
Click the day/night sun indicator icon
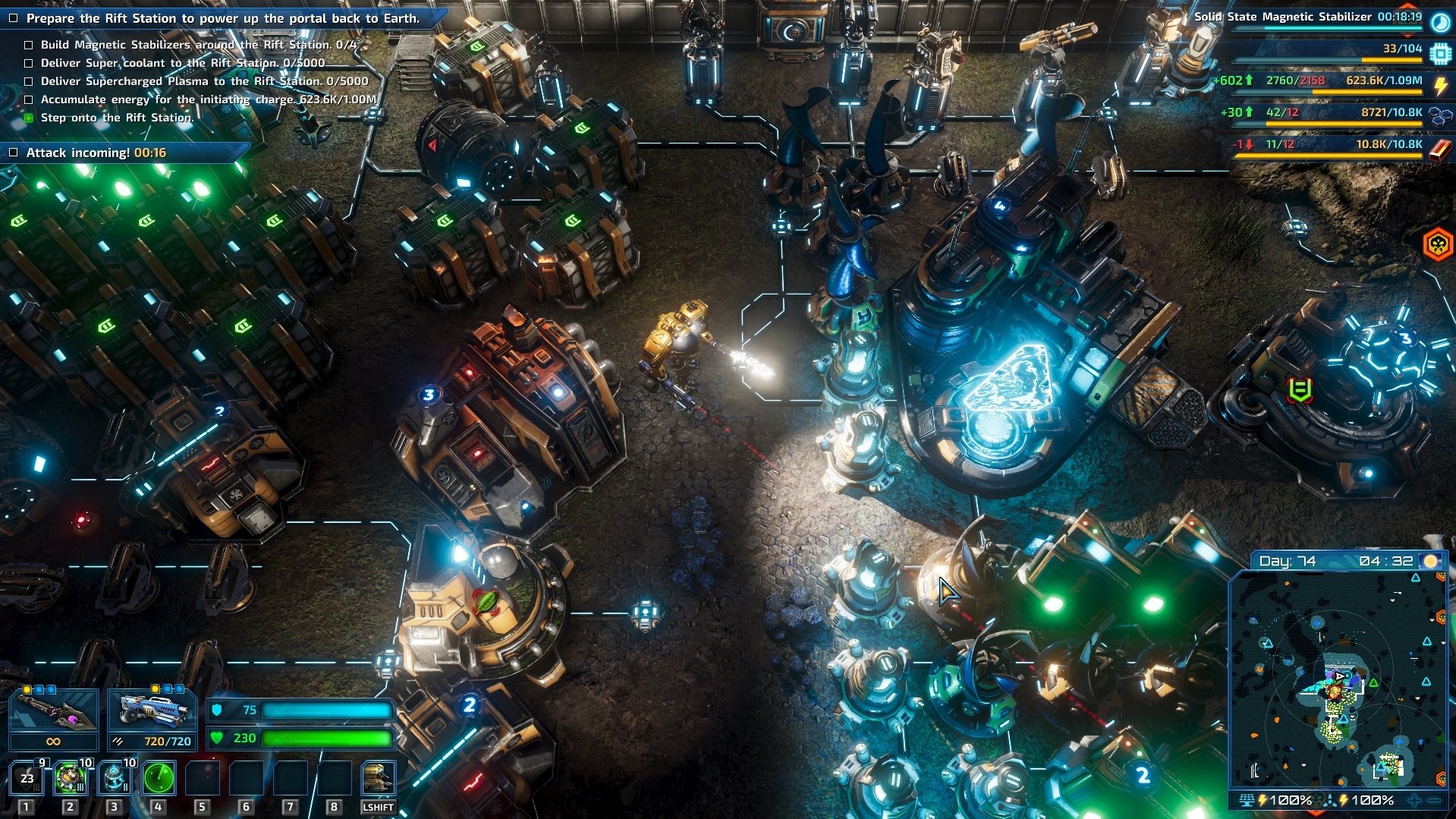(1430, 561)
